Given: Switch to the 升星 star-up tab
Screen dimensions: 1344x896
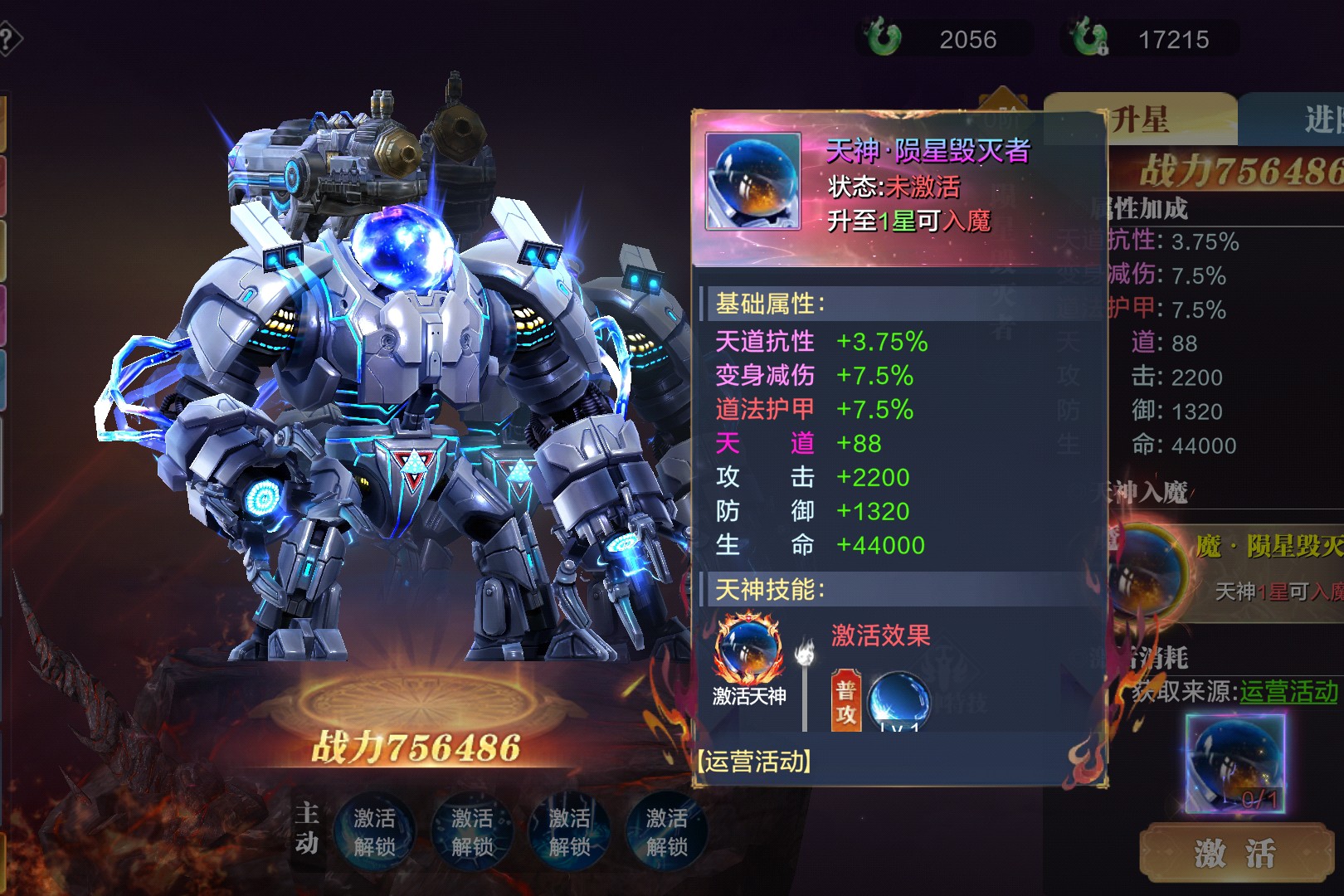Looking at the screenshot, I should [x=1141, y=119].
